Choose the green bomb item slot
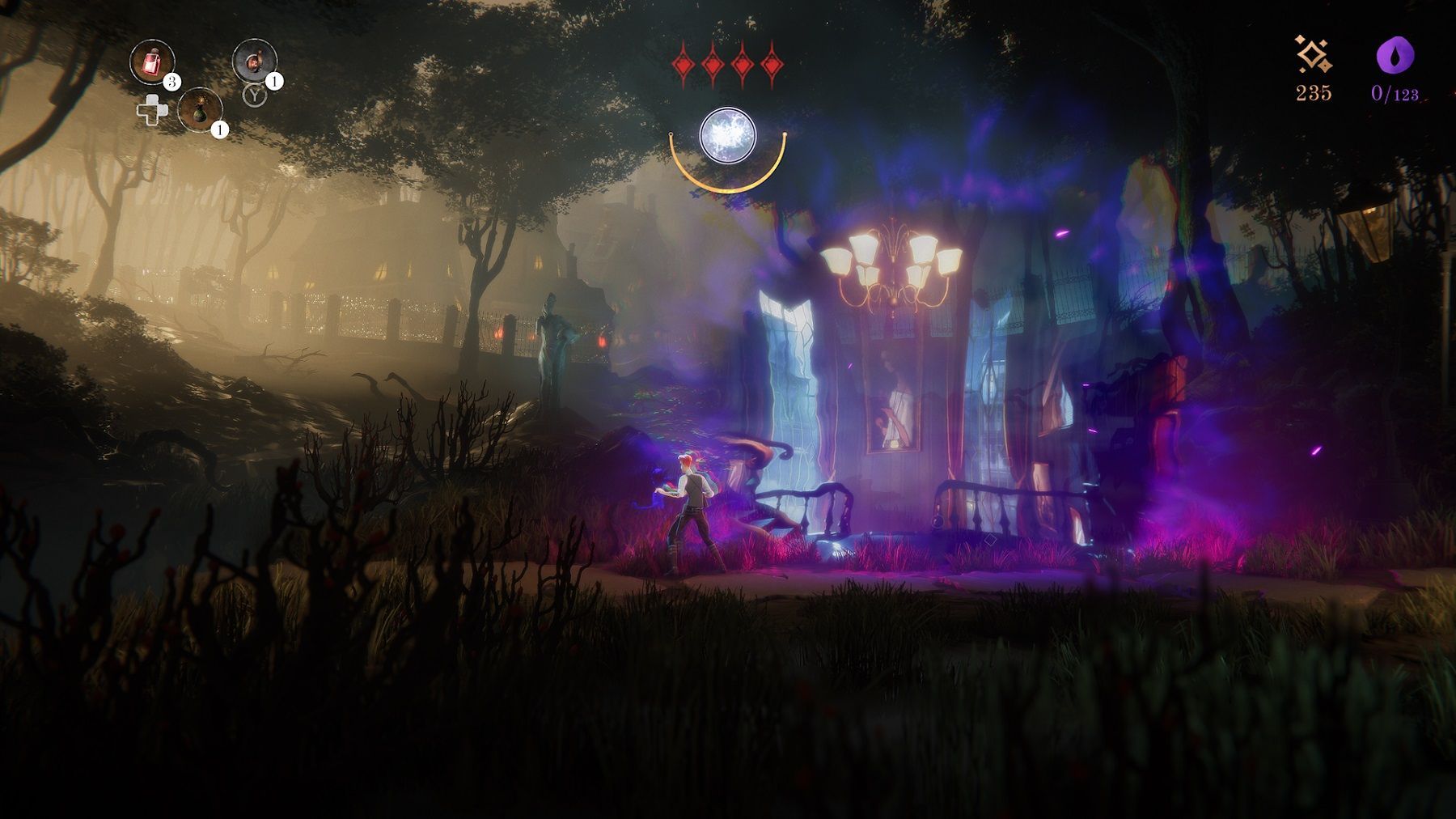The width and height of the screenshot is (1456, 819). point(199,109)
